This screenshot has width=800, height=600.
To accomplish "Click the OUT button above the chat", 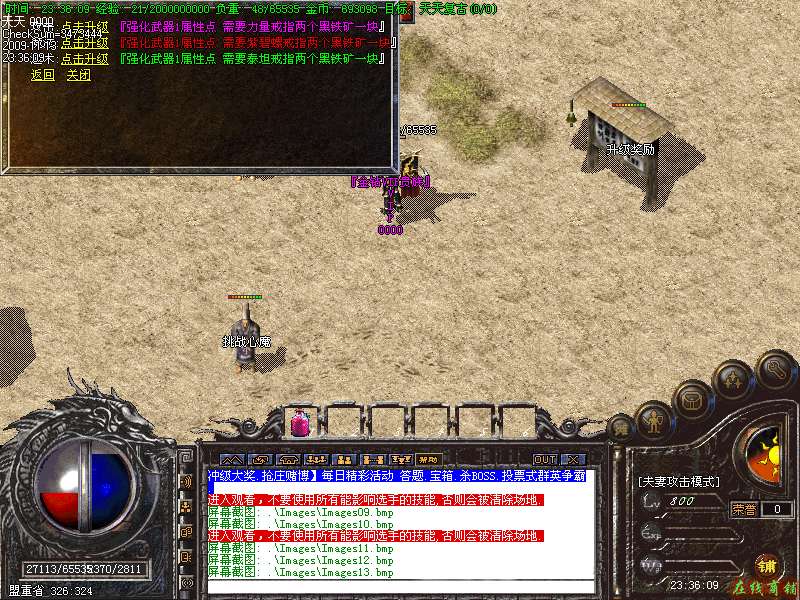I will (545, 459).
